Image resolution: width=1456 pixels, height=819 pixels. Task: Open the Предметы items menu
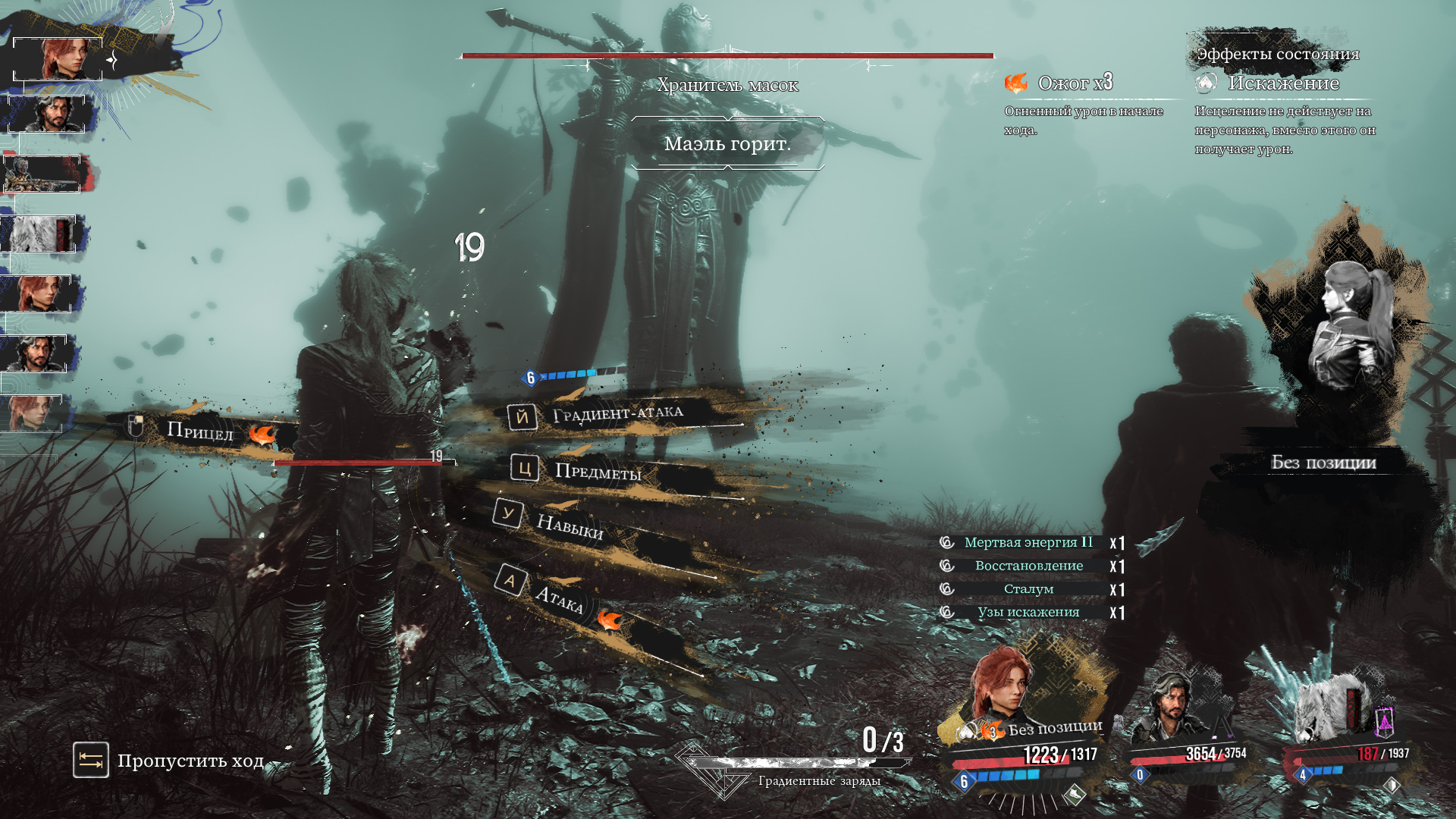pyautogui.click(x=598, y=472)
